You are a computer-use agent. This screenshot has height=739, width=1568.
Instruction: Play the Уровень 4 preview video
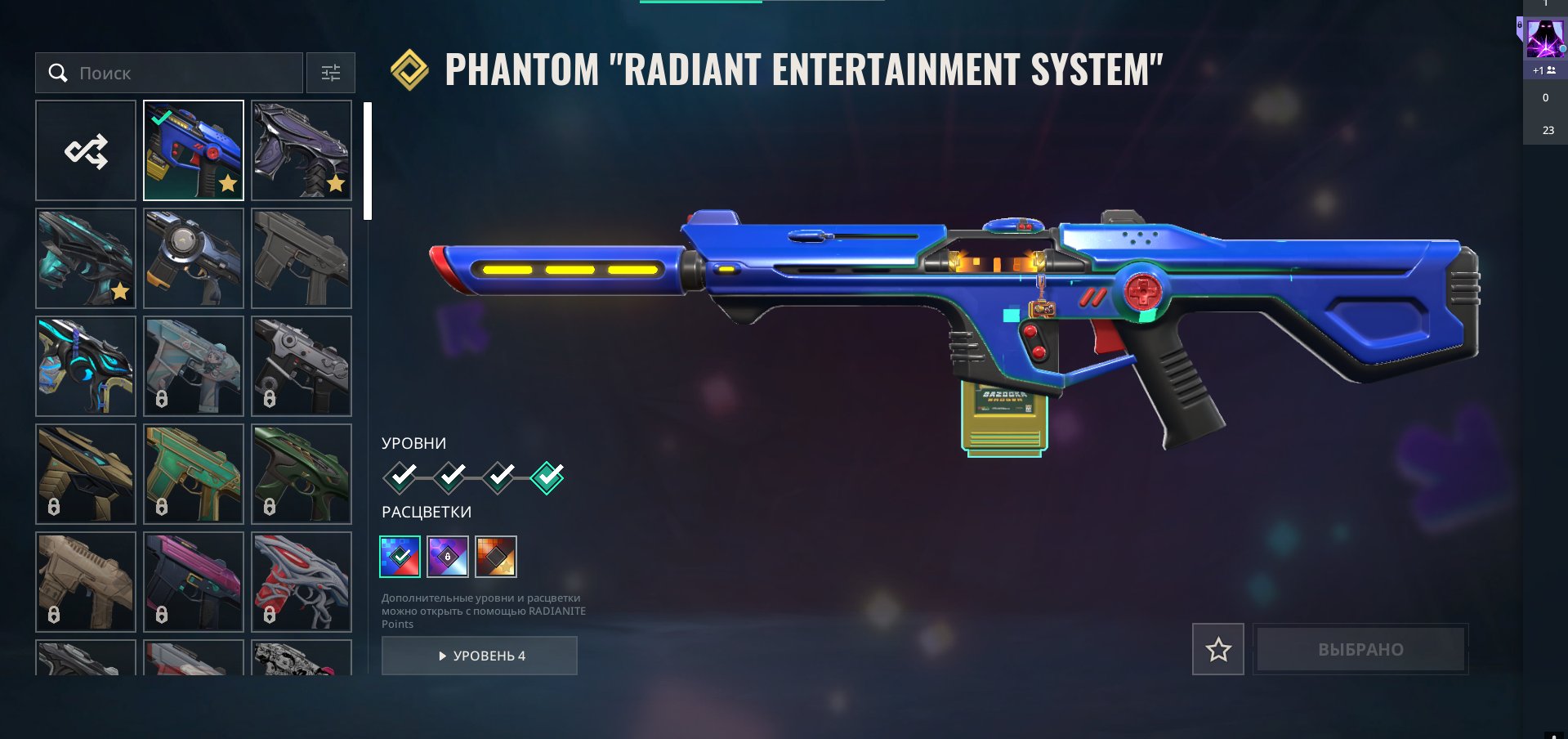(x=480, y=656)
